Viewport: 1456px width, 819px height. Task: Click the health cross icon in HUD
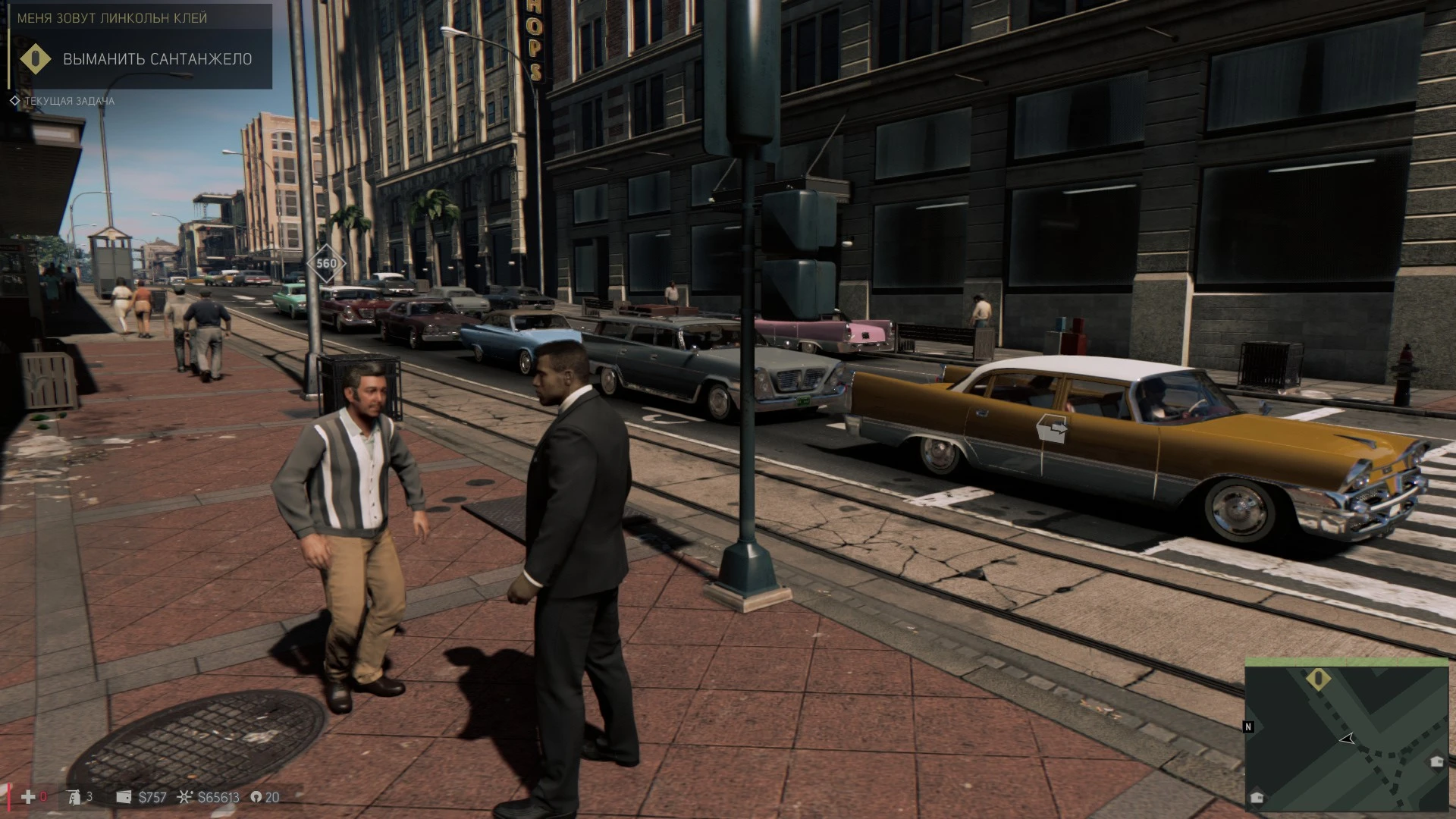28,797
